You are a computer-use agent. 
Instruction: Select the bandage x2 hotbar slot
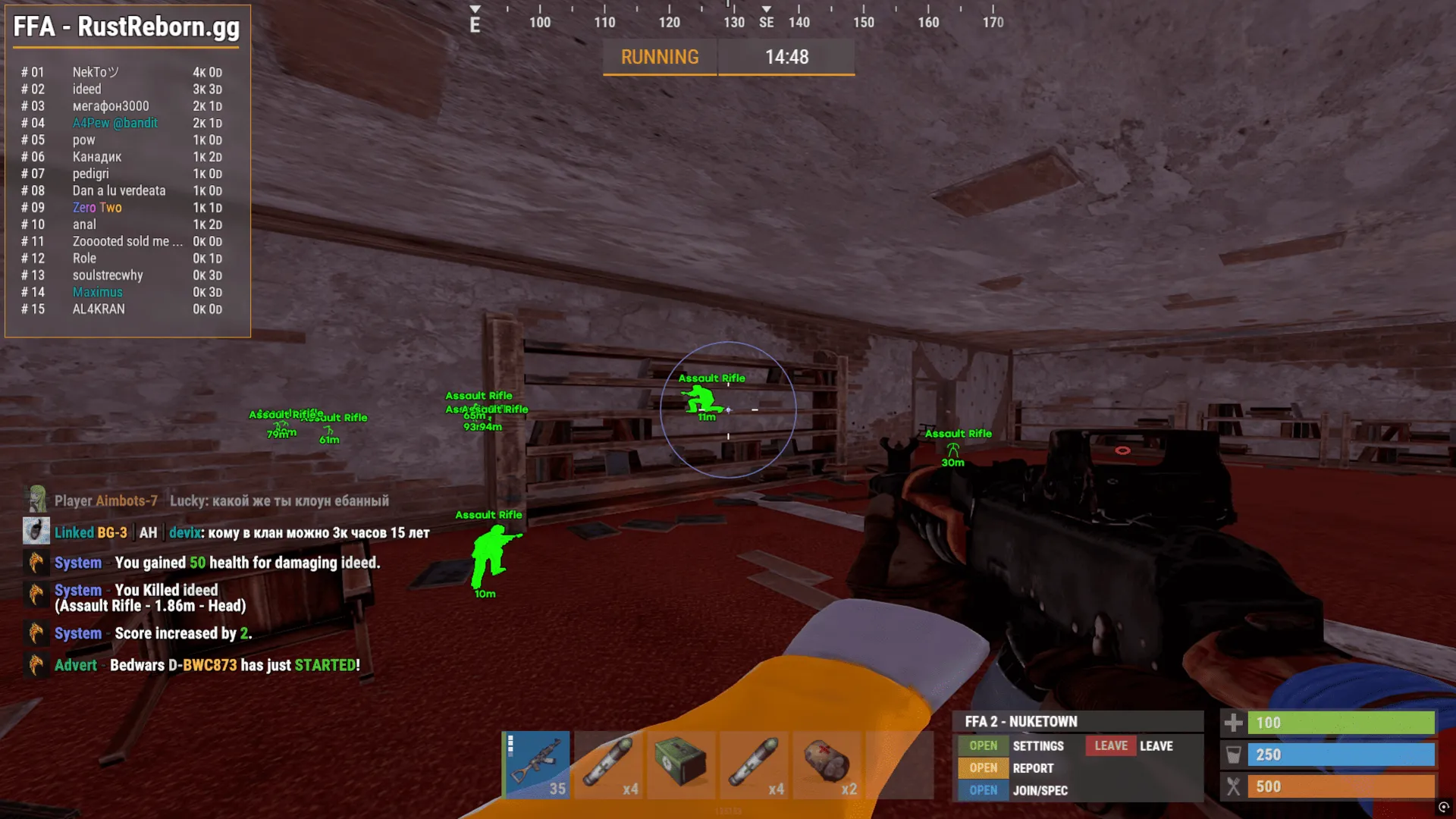[x=828, y=764]
